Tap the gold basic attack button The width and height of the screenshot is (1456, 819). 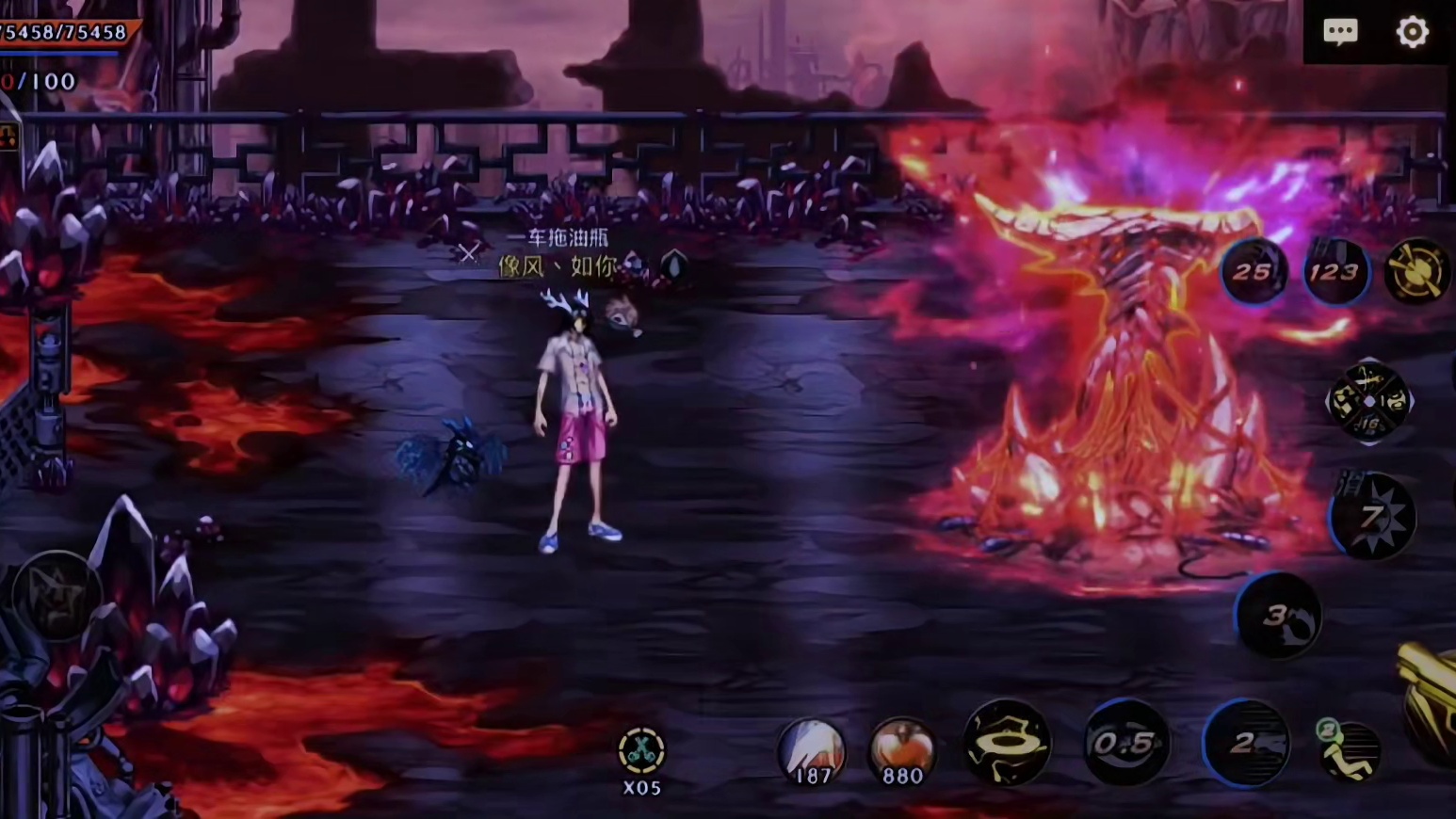pos(1432,697)
